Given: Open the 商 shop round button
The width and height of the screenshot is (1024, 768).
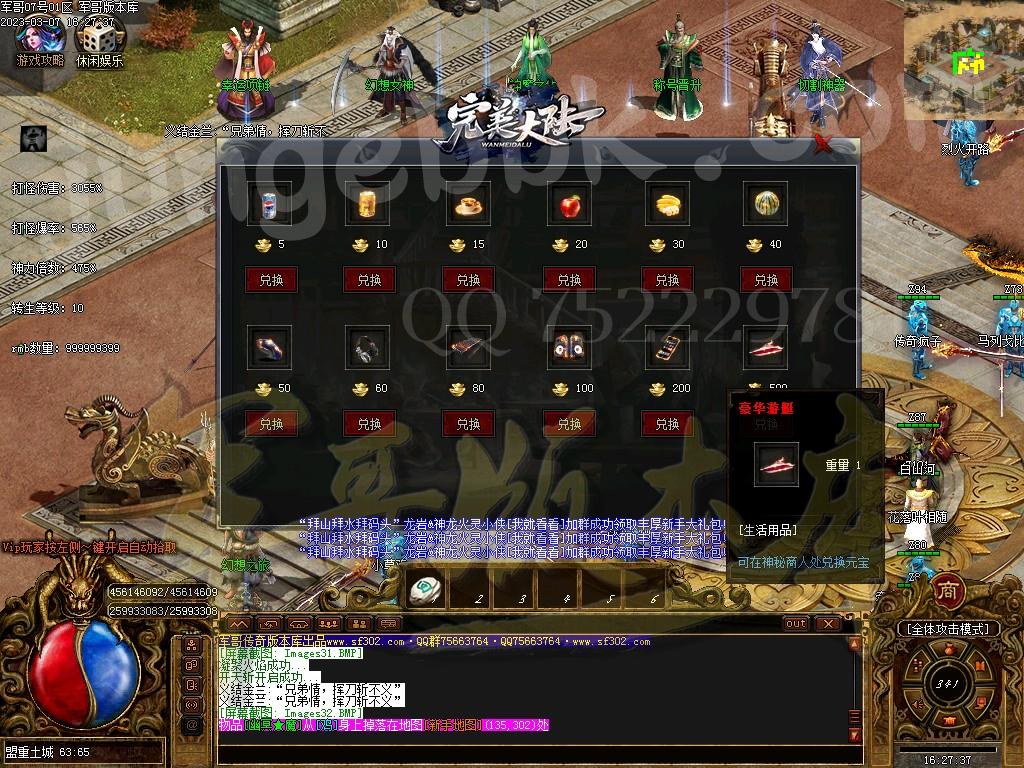Looking at the screenshot, I should (x=948, y=591).
